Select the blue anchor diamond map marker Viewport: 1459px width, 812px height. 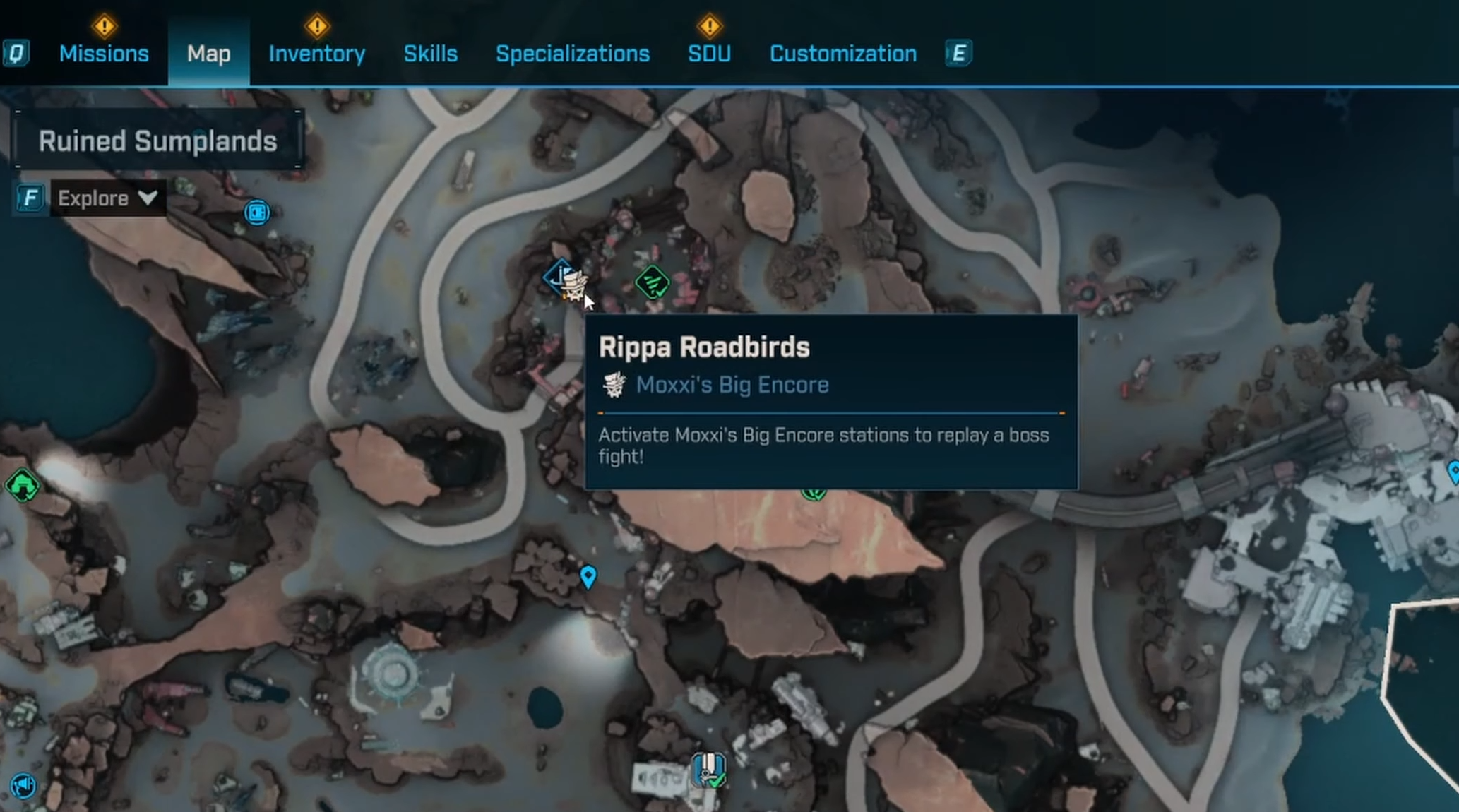558,275
